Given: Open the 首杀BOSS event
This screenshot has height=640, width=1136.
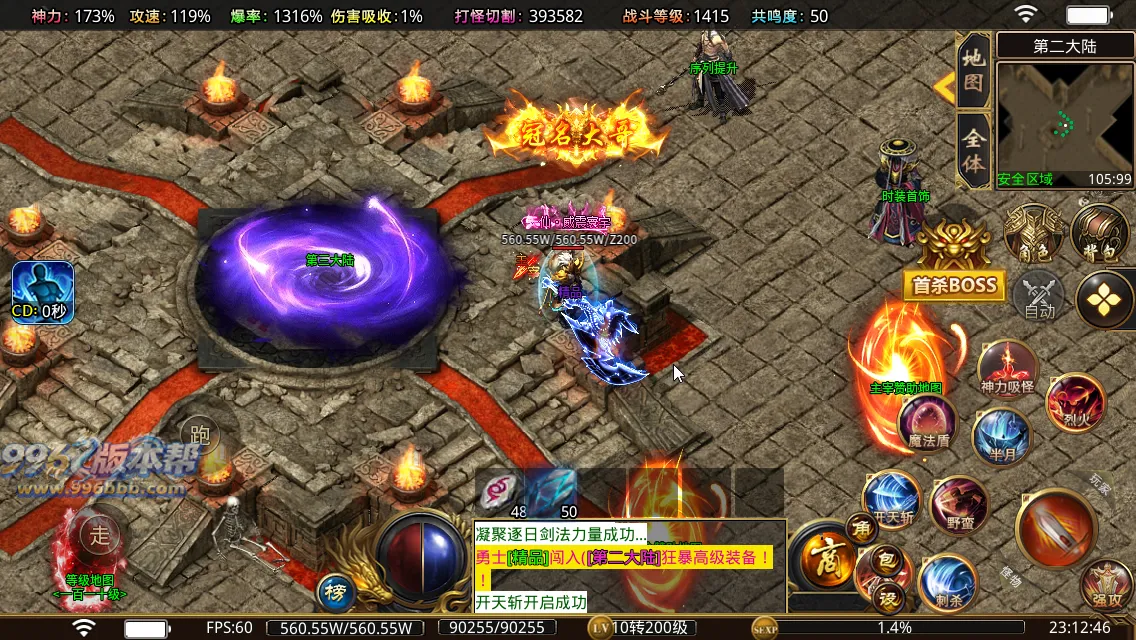Looking at the screenshot, I should pyautogui.click(x=953, y=284).
